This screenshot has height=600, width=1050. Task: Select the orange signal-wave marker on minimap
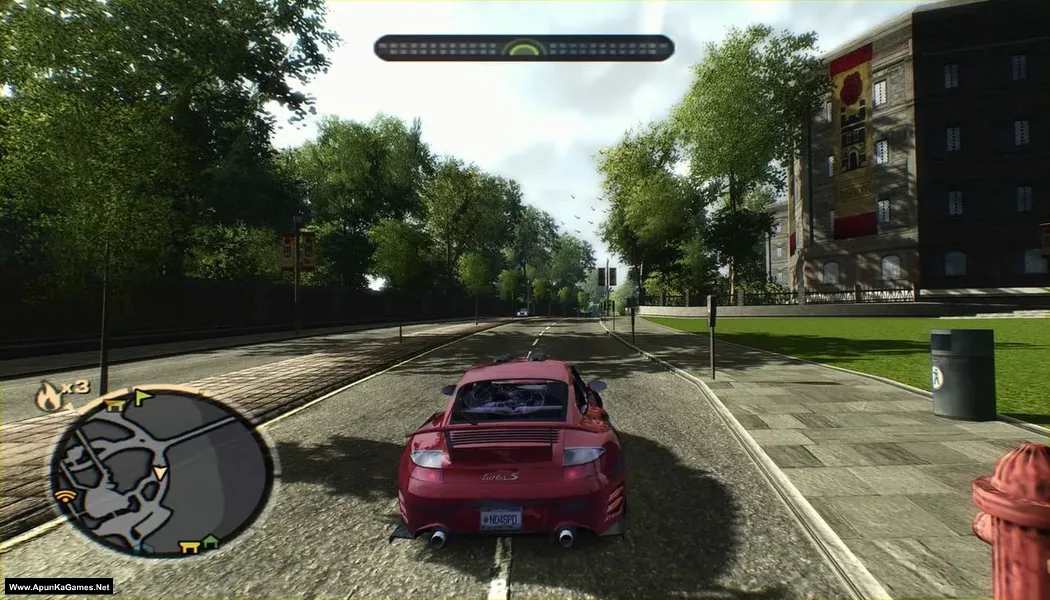[66, 496]
